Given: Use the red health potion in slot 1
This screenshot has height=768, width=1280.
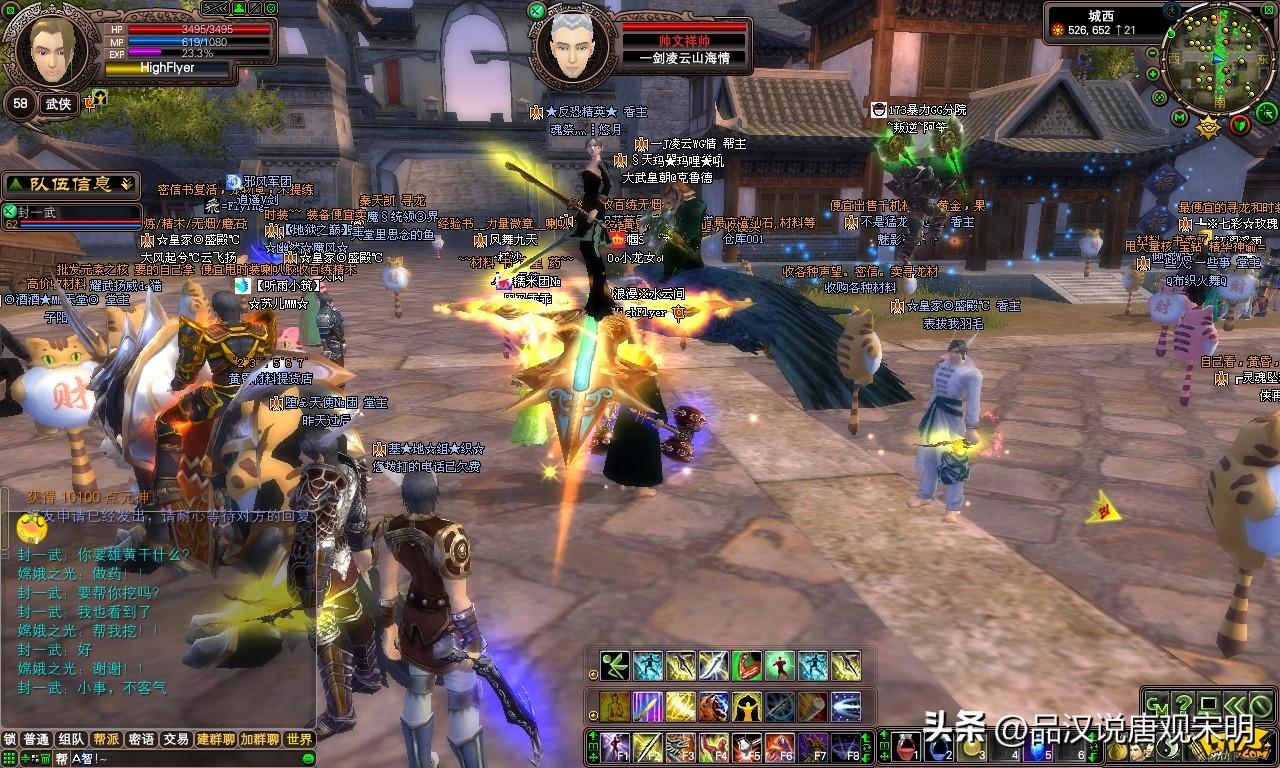Looking at the screenshot, I should click(905, 746).
